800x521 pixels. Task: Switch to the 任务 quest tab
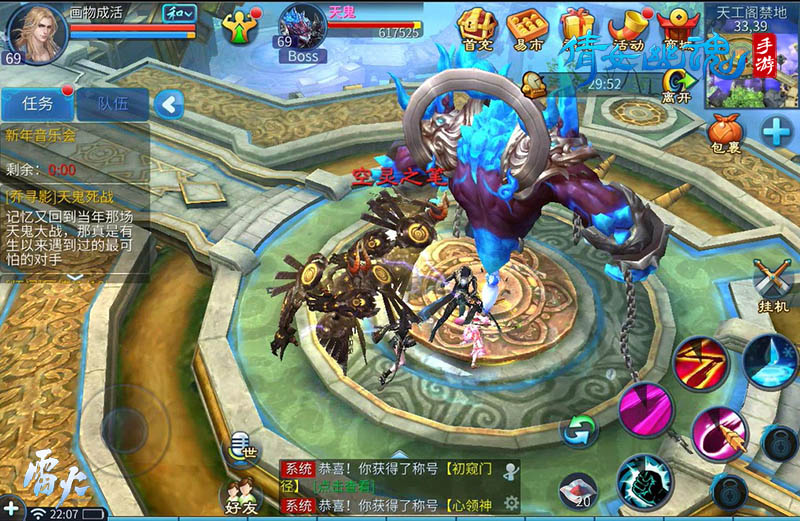[x=37, y=103]
